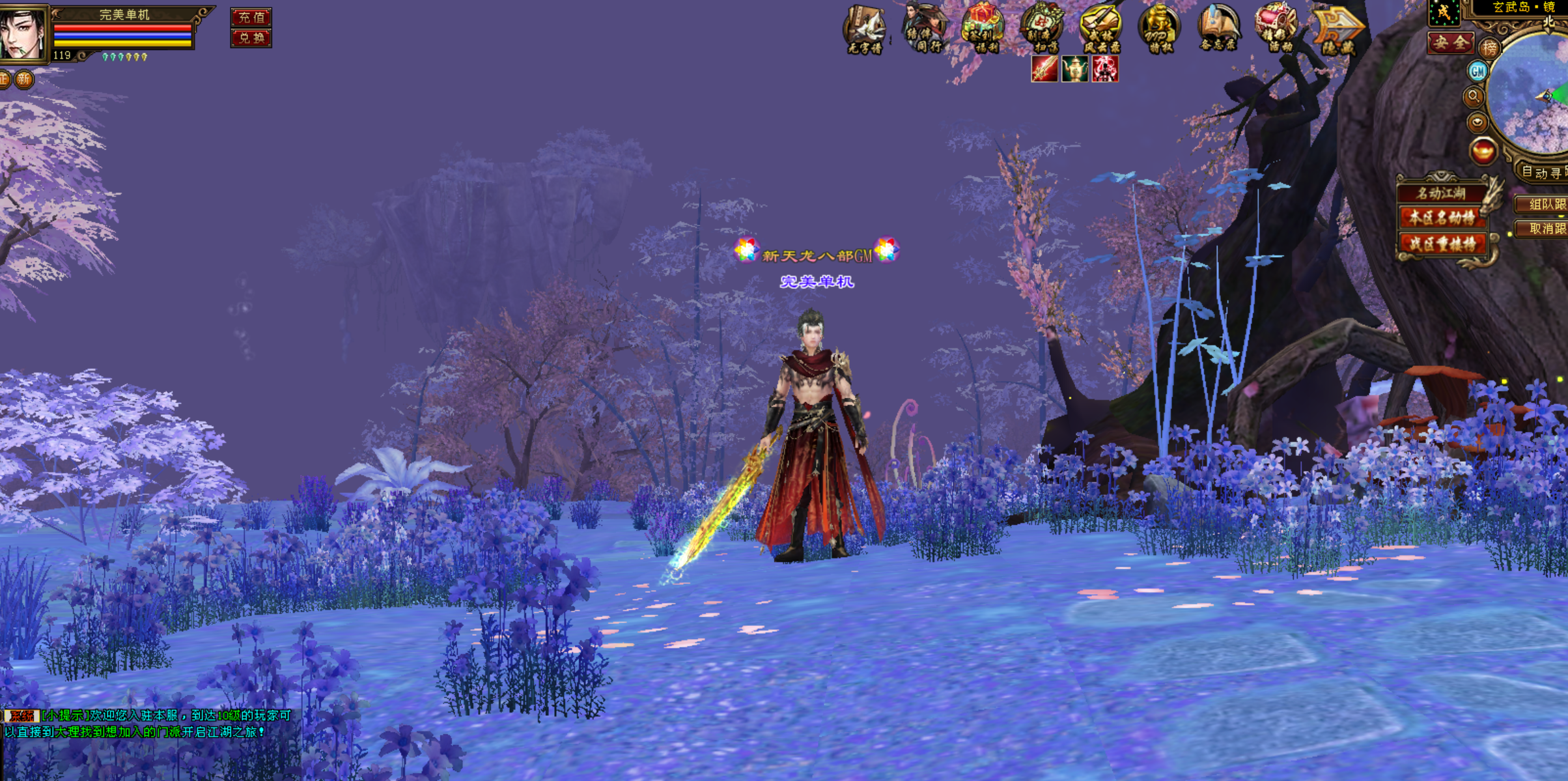Click the 兑换 exchange button

pos(251,38)
